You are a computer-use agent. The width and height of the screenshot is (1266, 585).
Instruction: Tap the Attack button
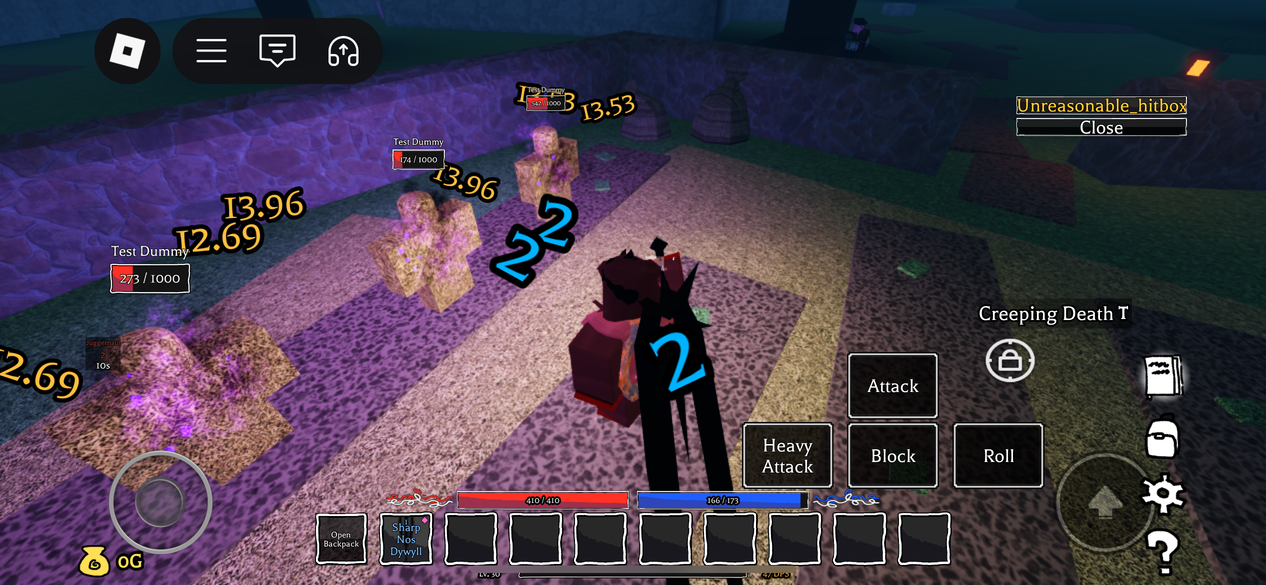click(893, 386)
